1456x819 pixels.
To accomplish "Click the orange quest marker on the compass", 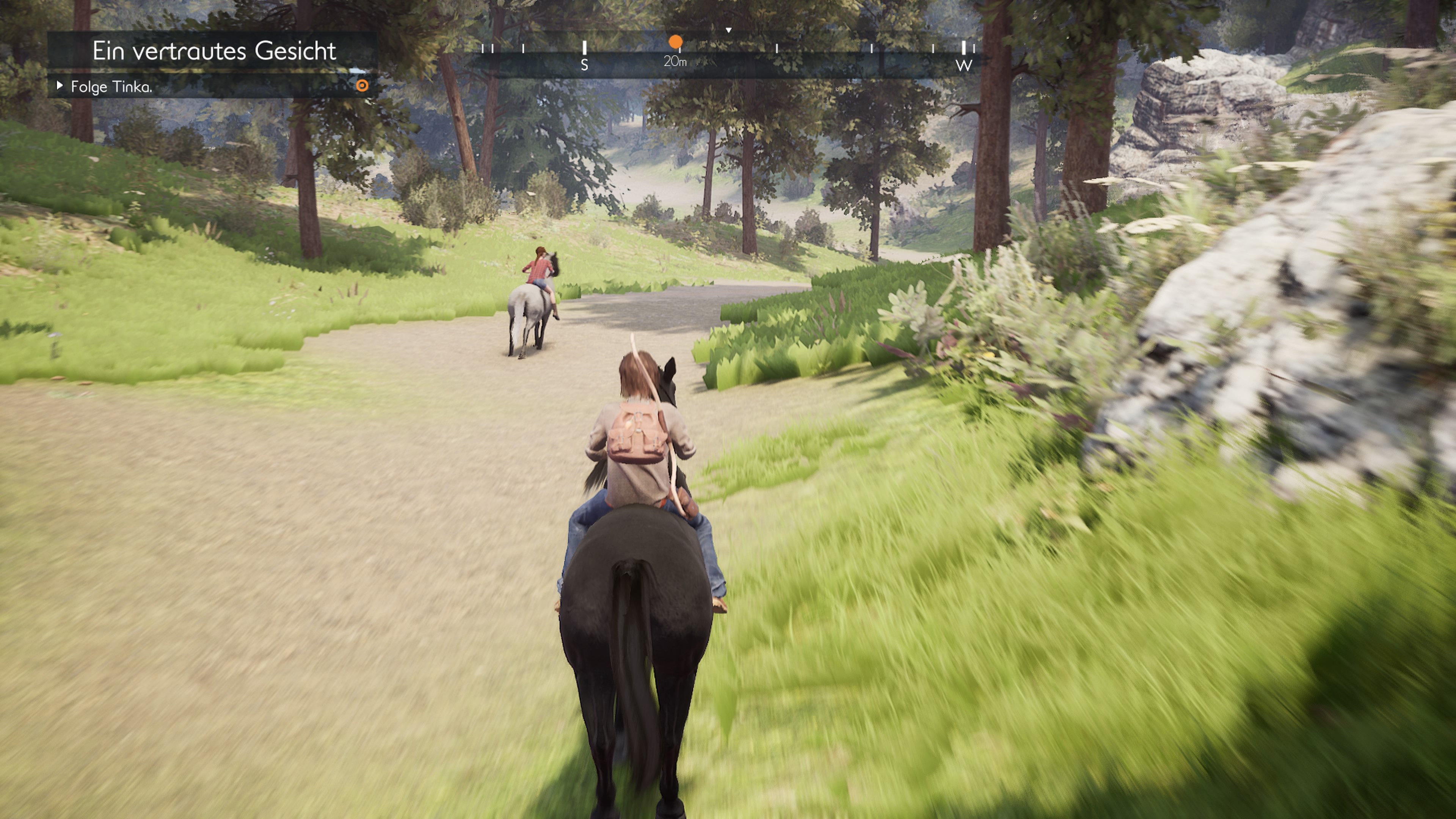I will [x=675, y=42].
